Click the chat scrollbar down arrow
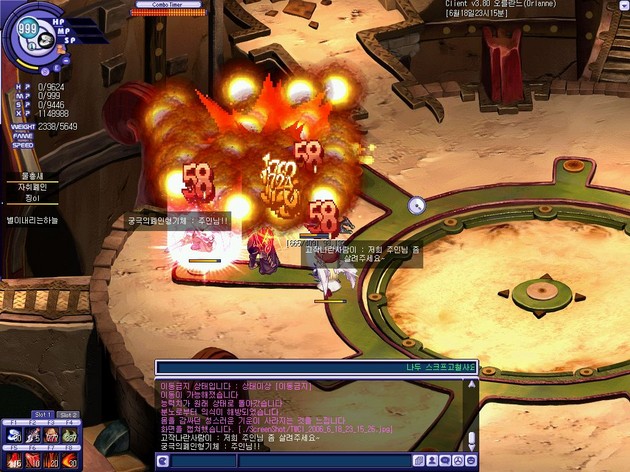 click(472, 446)
